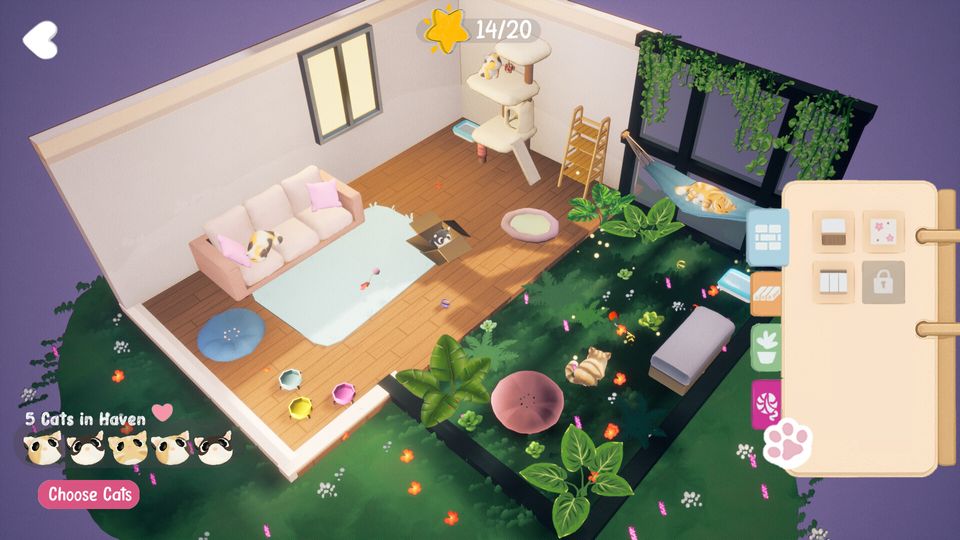Screen dimensions: 960x540
Task: Select the white paneled wall tile
Action: point(832,282)
